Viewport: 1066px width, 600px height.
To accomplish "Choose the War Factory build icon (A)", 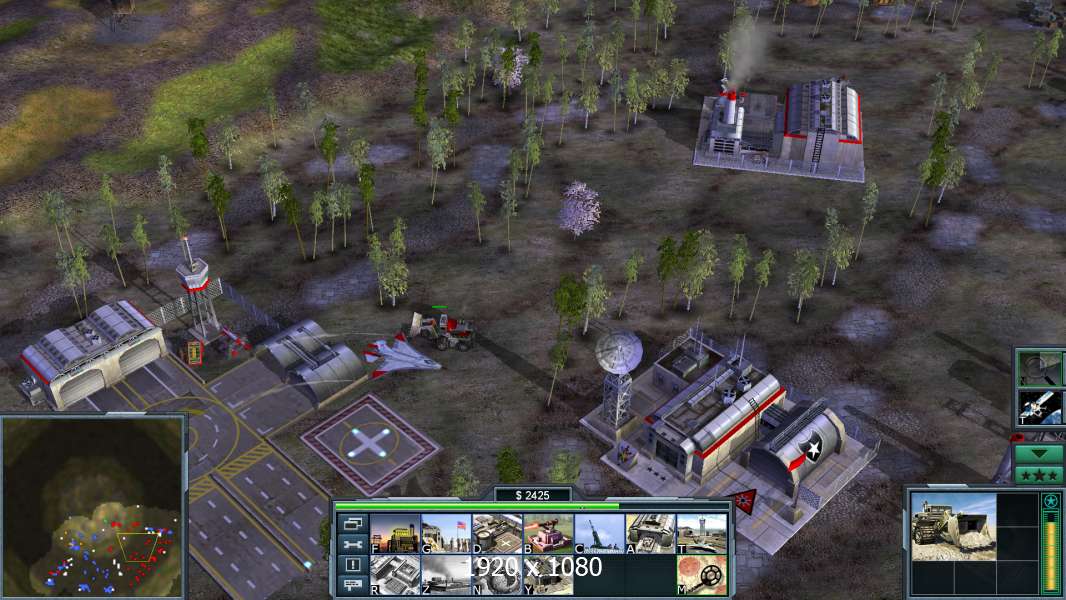I will coord(651,534).
